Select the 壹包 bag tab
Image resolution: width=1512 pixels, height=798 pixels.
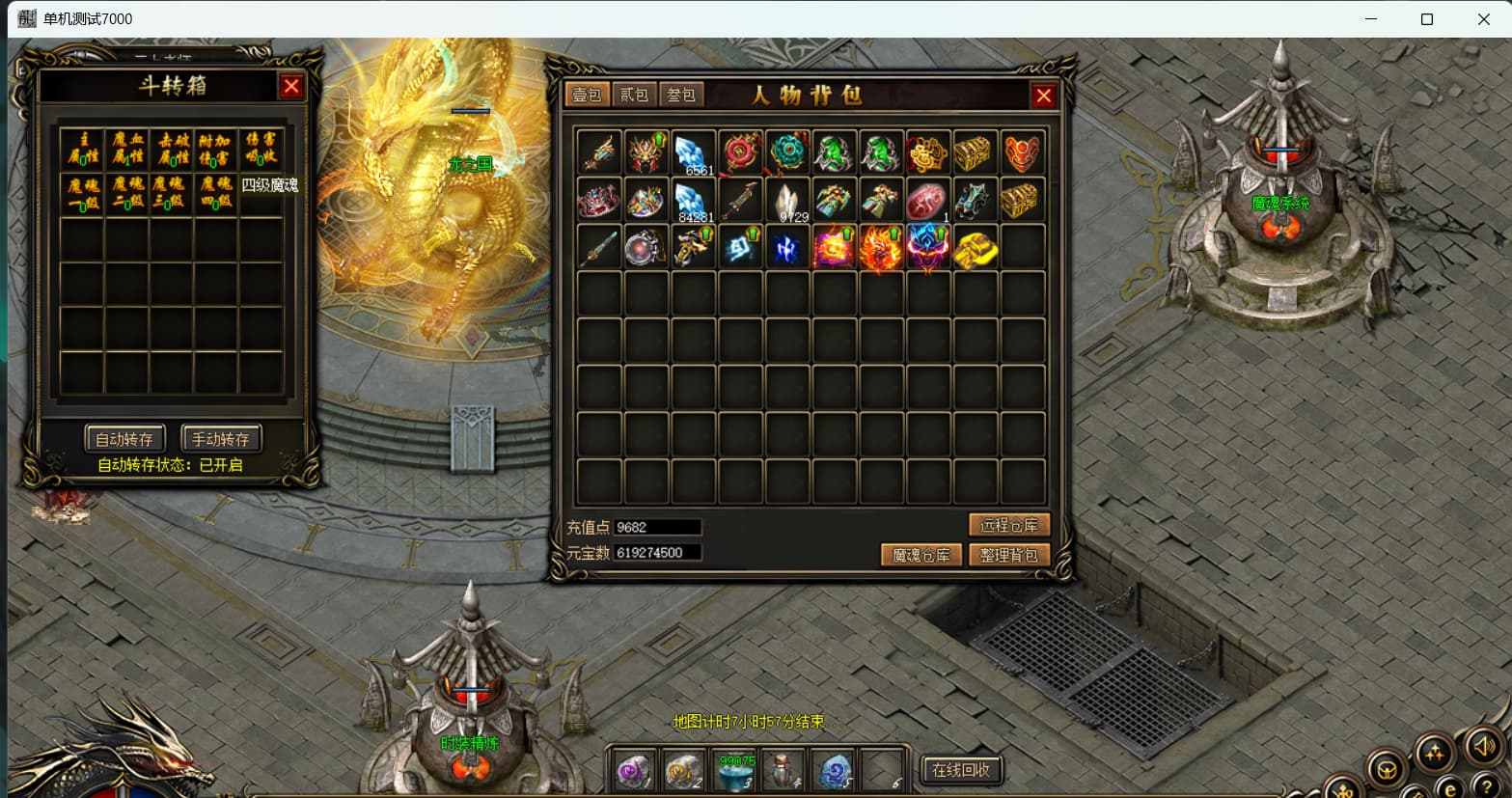(587, 95)
